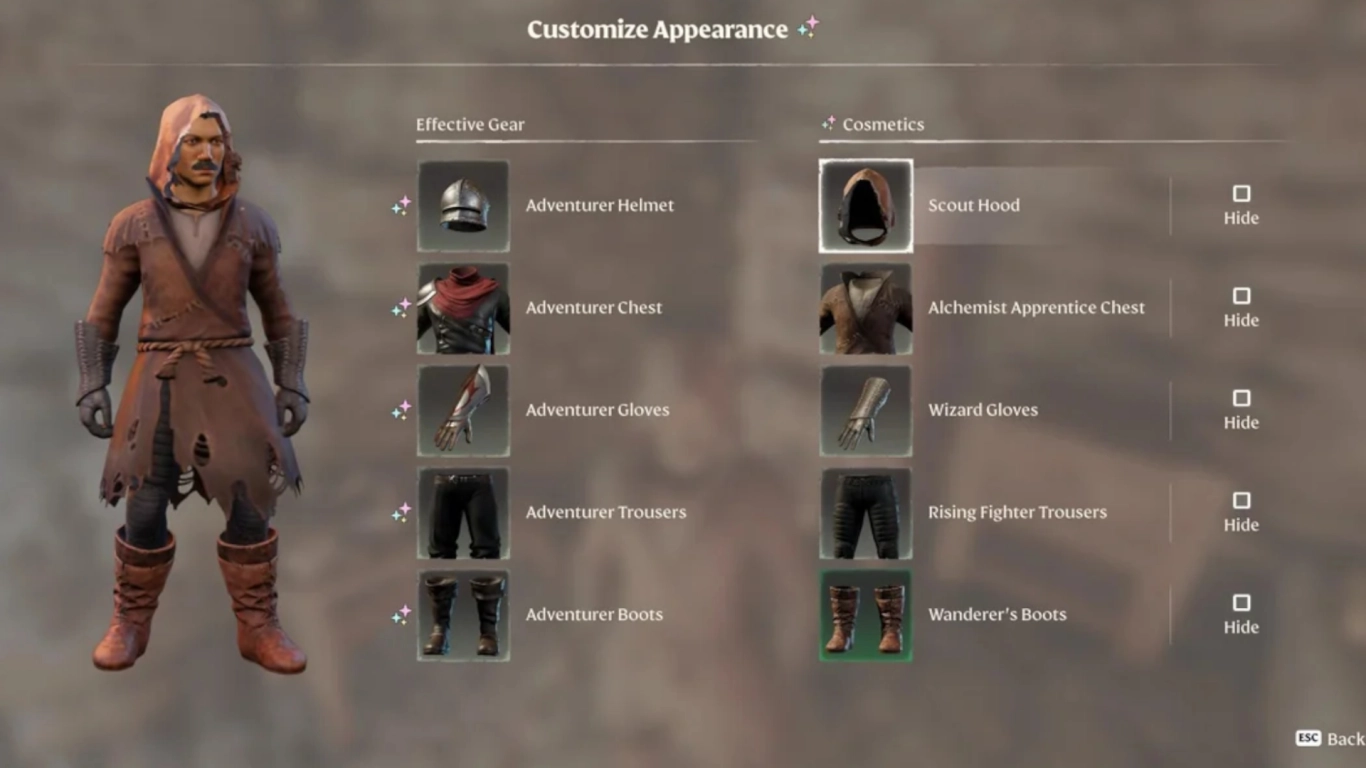Check the Hide box for Wizard Gloves
Image resolution: width=1366 pixels, height=768 pixels.
pyautogui.click(x=1241, y=398)
